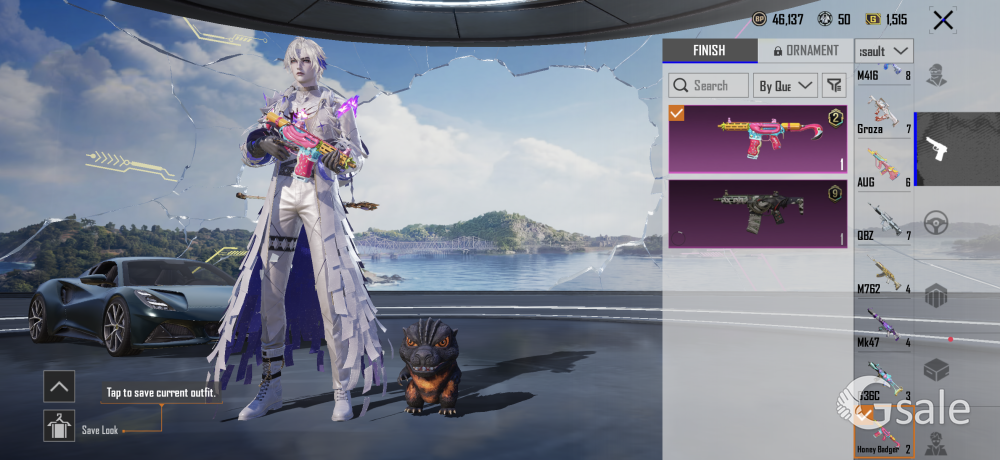Save current look with hanger button
The height and width of the screenshot is (460, 1000).
[59, 426]
